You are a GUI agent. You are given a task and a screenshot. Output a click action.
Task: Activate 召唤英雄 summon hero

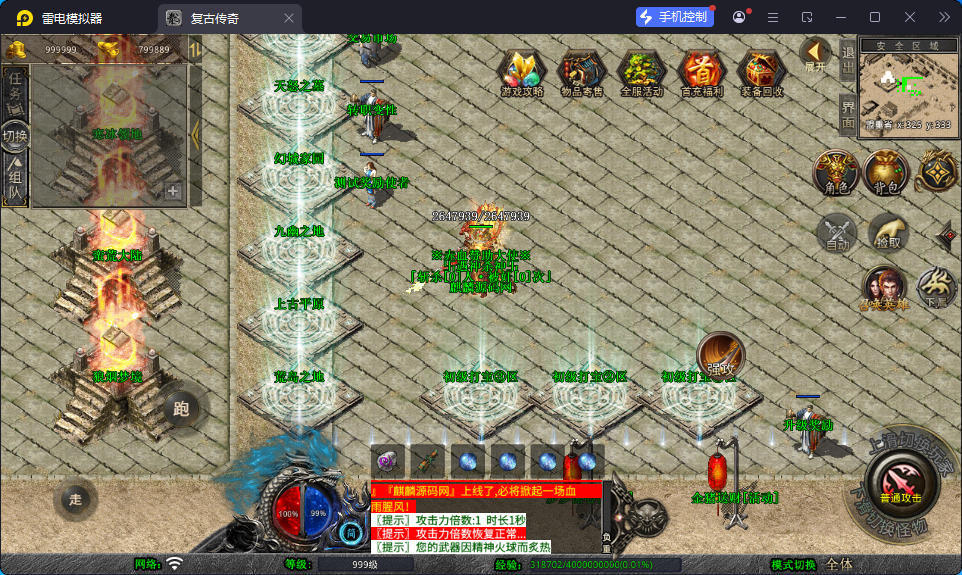coord(884,288)
